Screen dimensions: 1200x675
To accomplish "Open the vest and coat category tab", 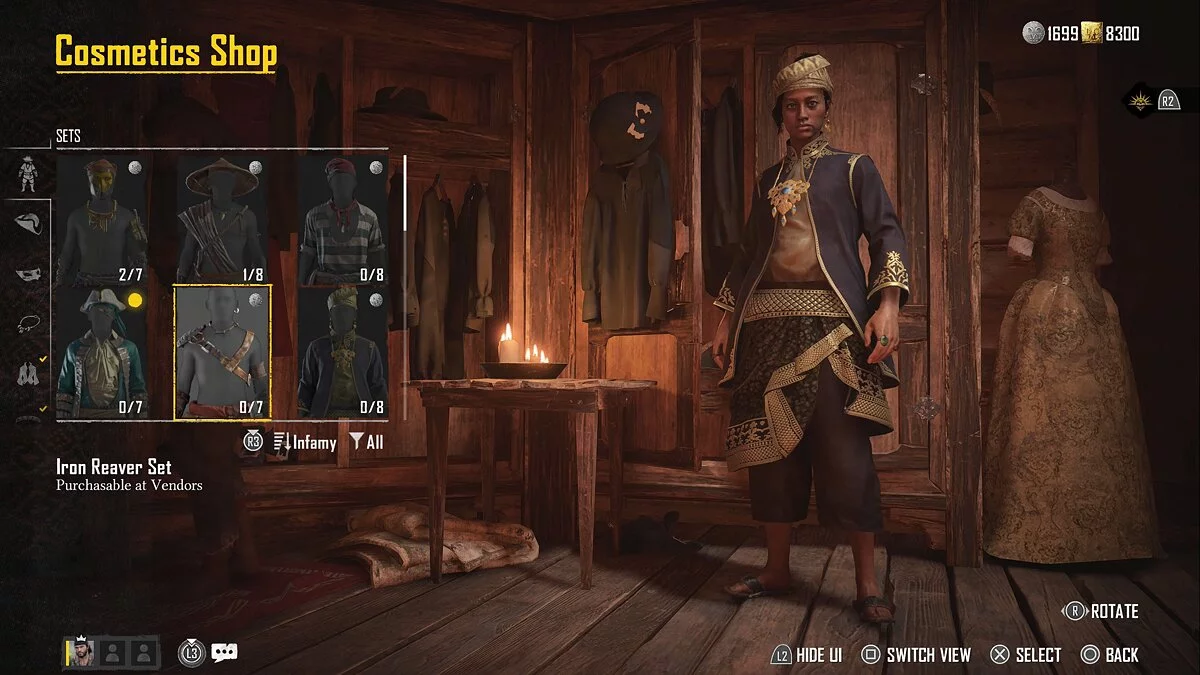I will coord(30,373).
